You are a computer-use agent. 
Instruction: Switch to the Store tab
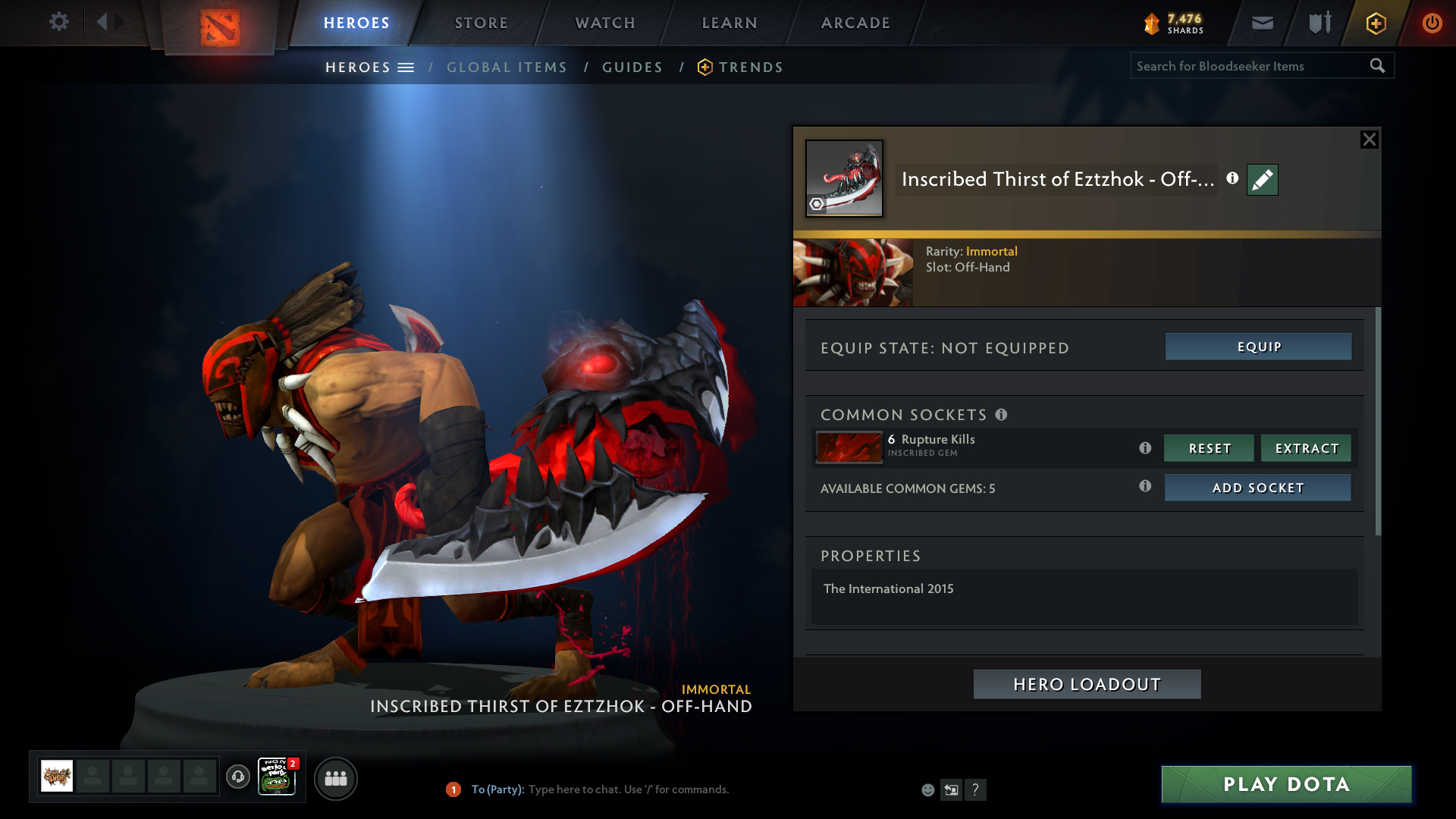pyautogui.click(x=482, y=23)
